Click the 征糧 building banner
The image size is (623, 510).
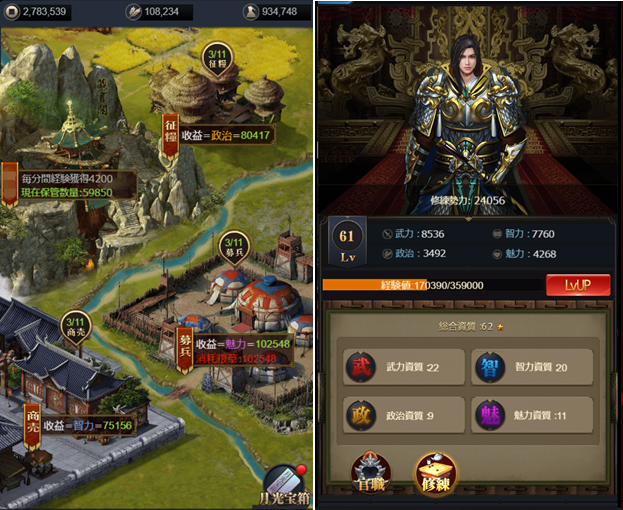[x=170, y=133]
